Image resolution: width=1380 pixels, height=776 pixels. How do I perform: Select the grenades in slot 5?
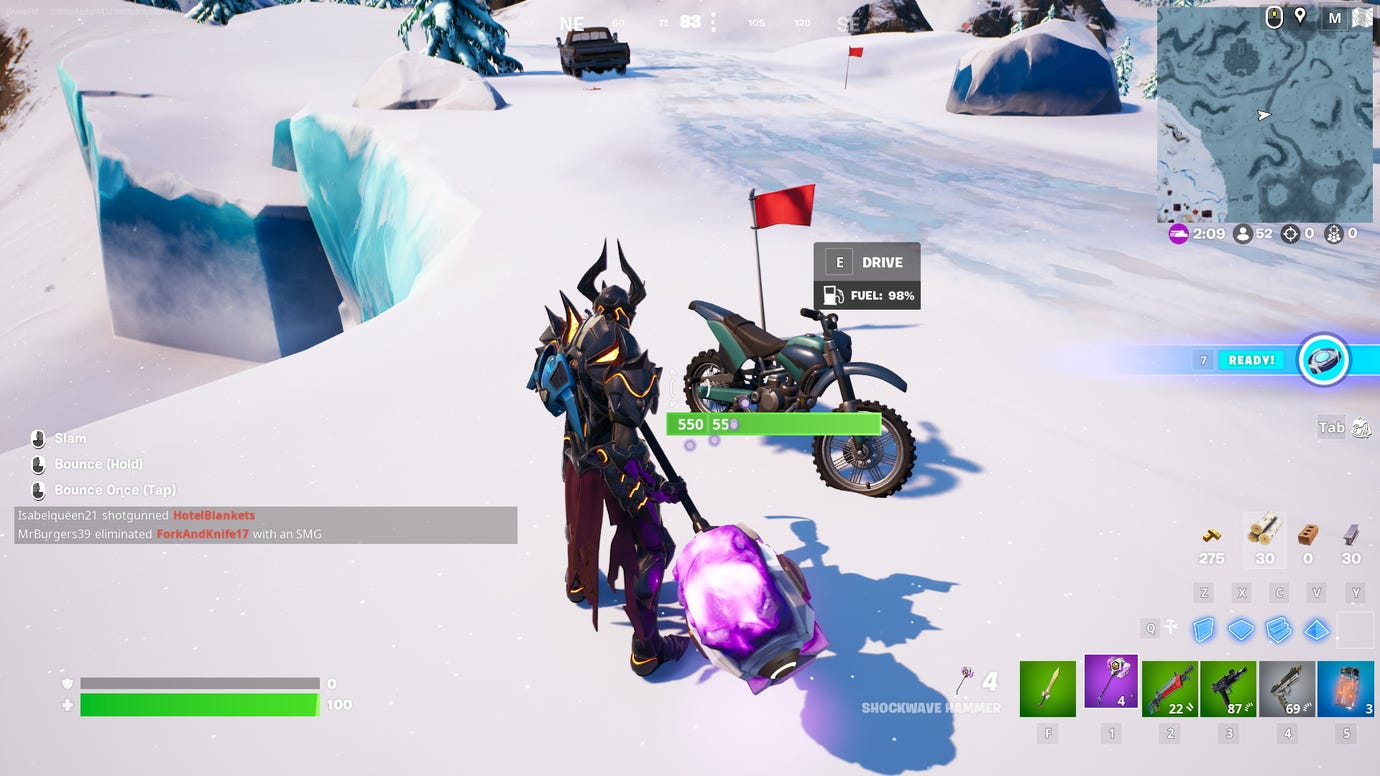click(1346, 687)
